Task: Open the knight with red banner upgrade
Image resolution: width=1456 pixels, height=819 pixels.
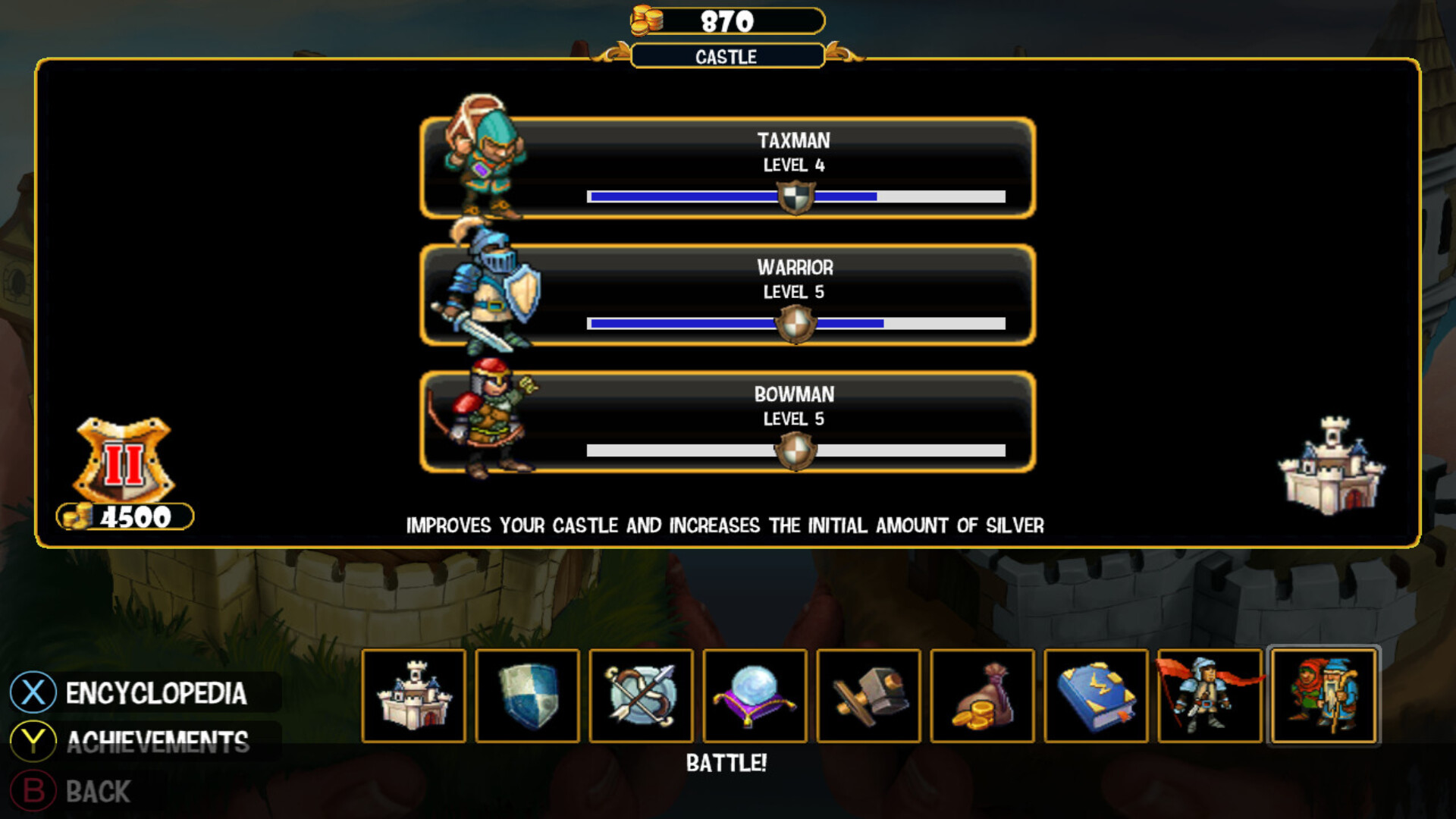Action: pos(1210,696)
